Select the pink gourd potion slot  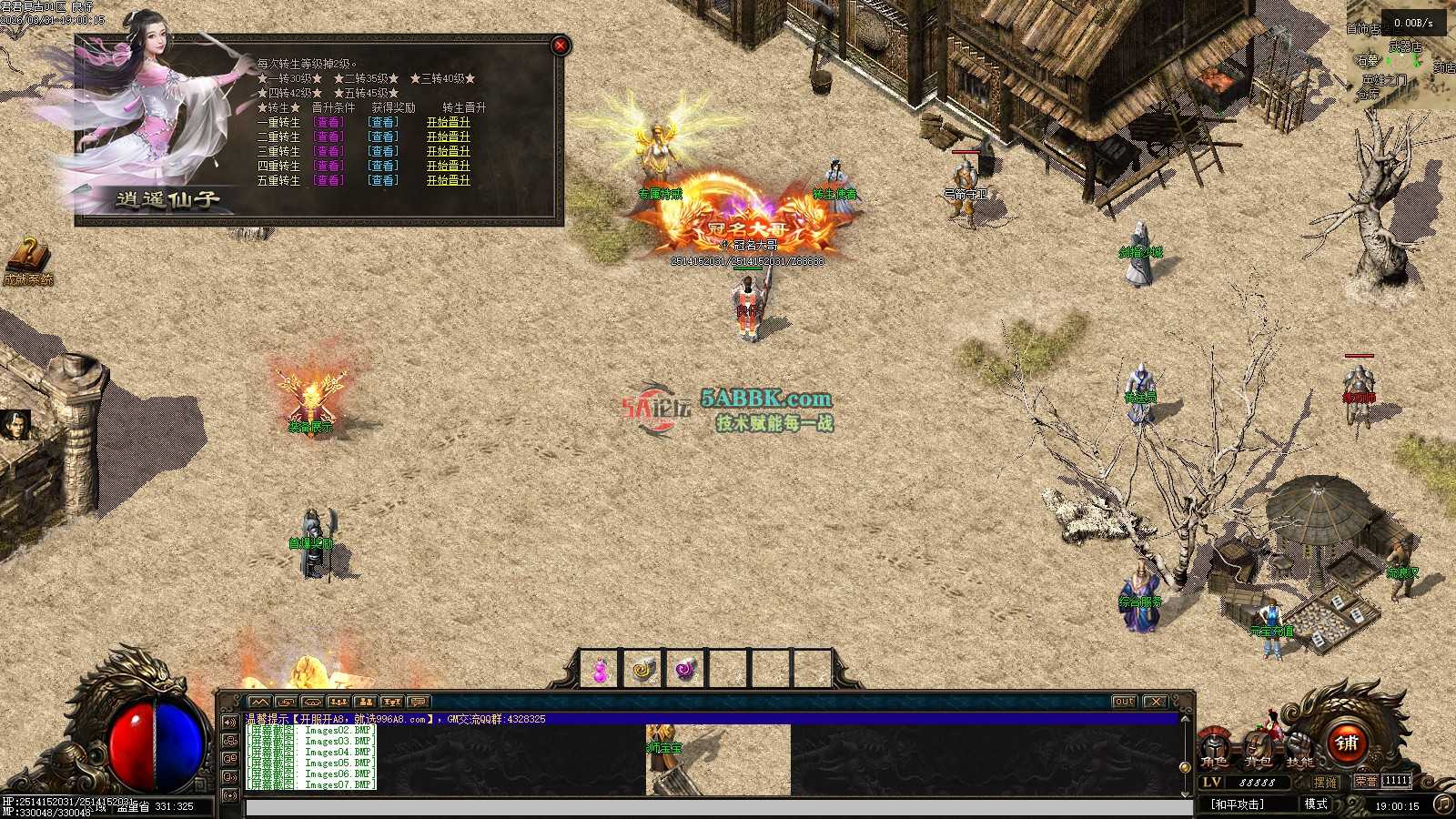click(x=601, y=671)
